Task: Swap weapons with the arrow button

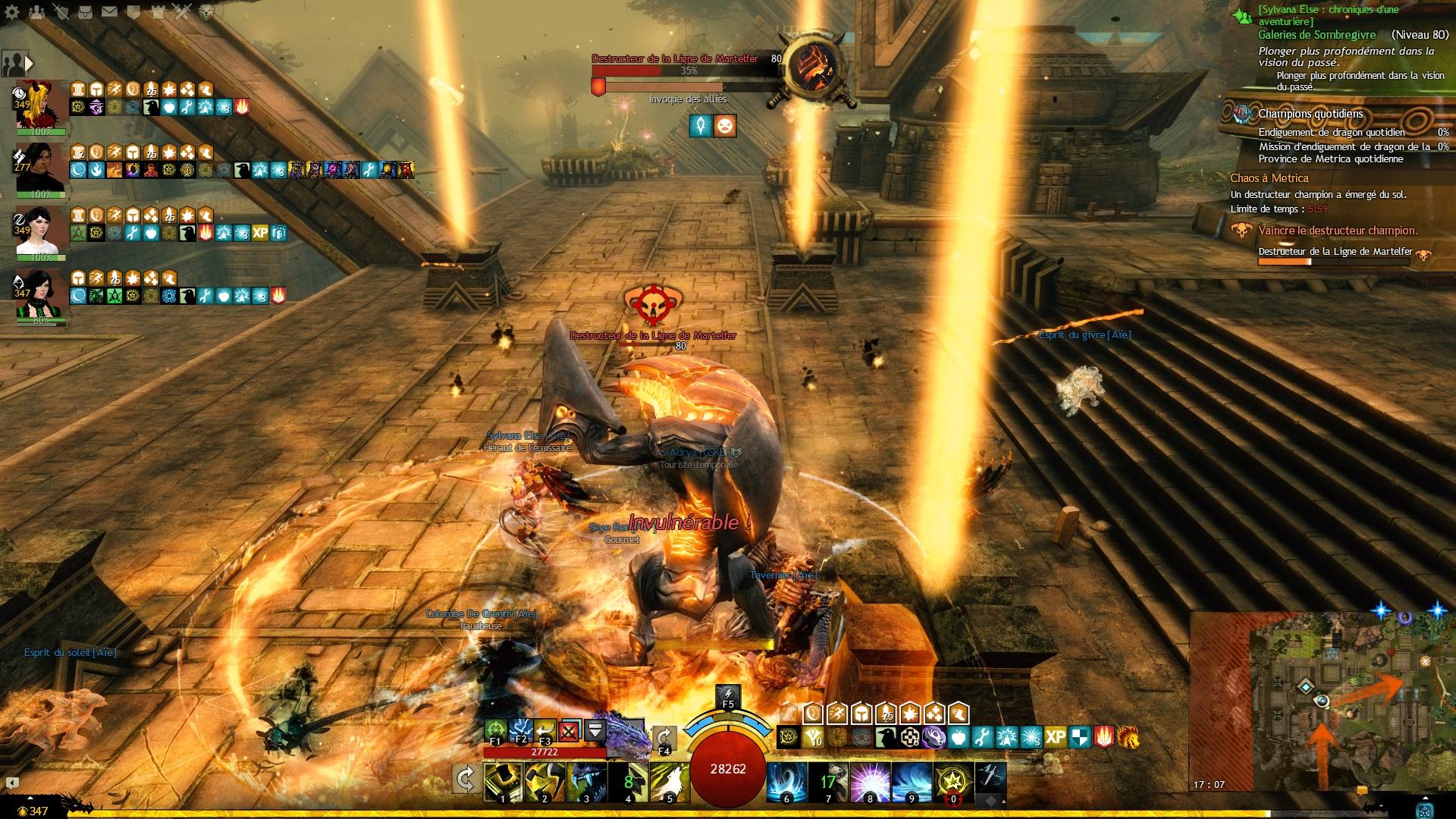Action: click(465, 779)
